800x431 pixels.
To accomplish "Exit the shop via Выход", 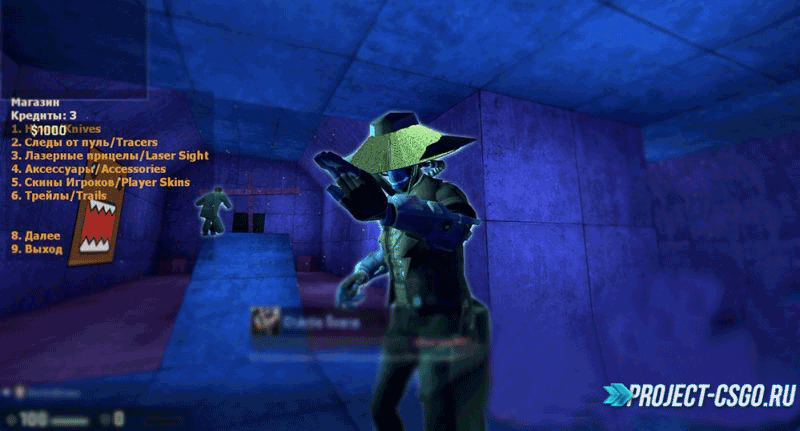I will [36, 248].
